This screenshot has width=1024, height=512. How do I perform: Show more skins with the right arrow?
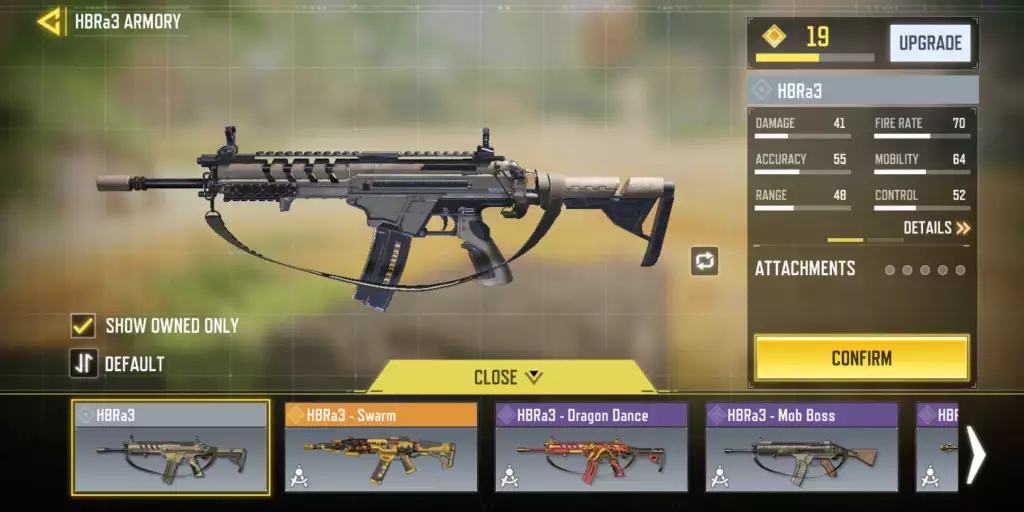tap(976, 455)
